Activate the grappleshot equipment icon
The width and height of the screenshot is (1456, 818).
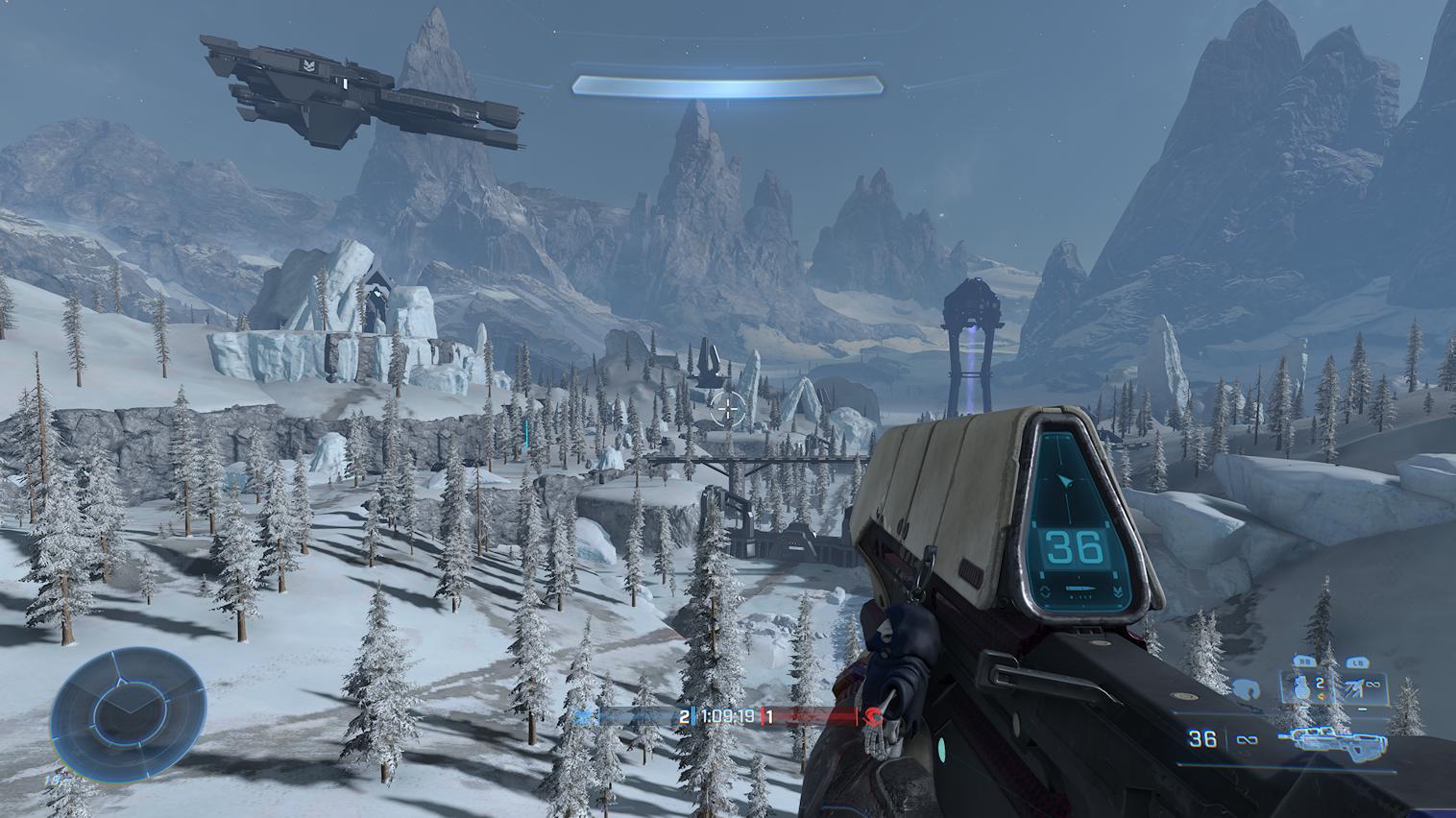(x=1356, y=686)
